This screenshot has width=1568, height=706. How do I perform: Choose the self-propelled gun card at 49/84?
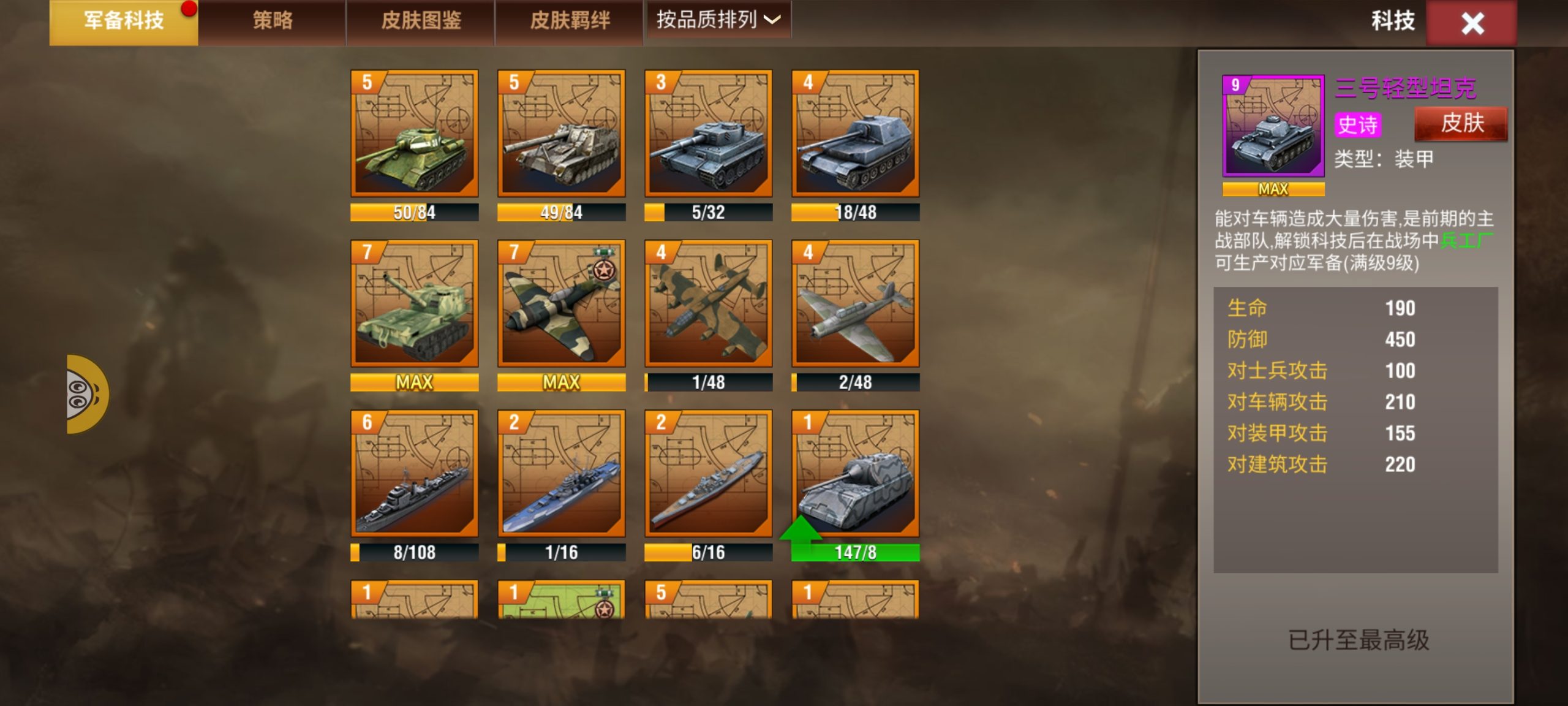tap(562, 134)
